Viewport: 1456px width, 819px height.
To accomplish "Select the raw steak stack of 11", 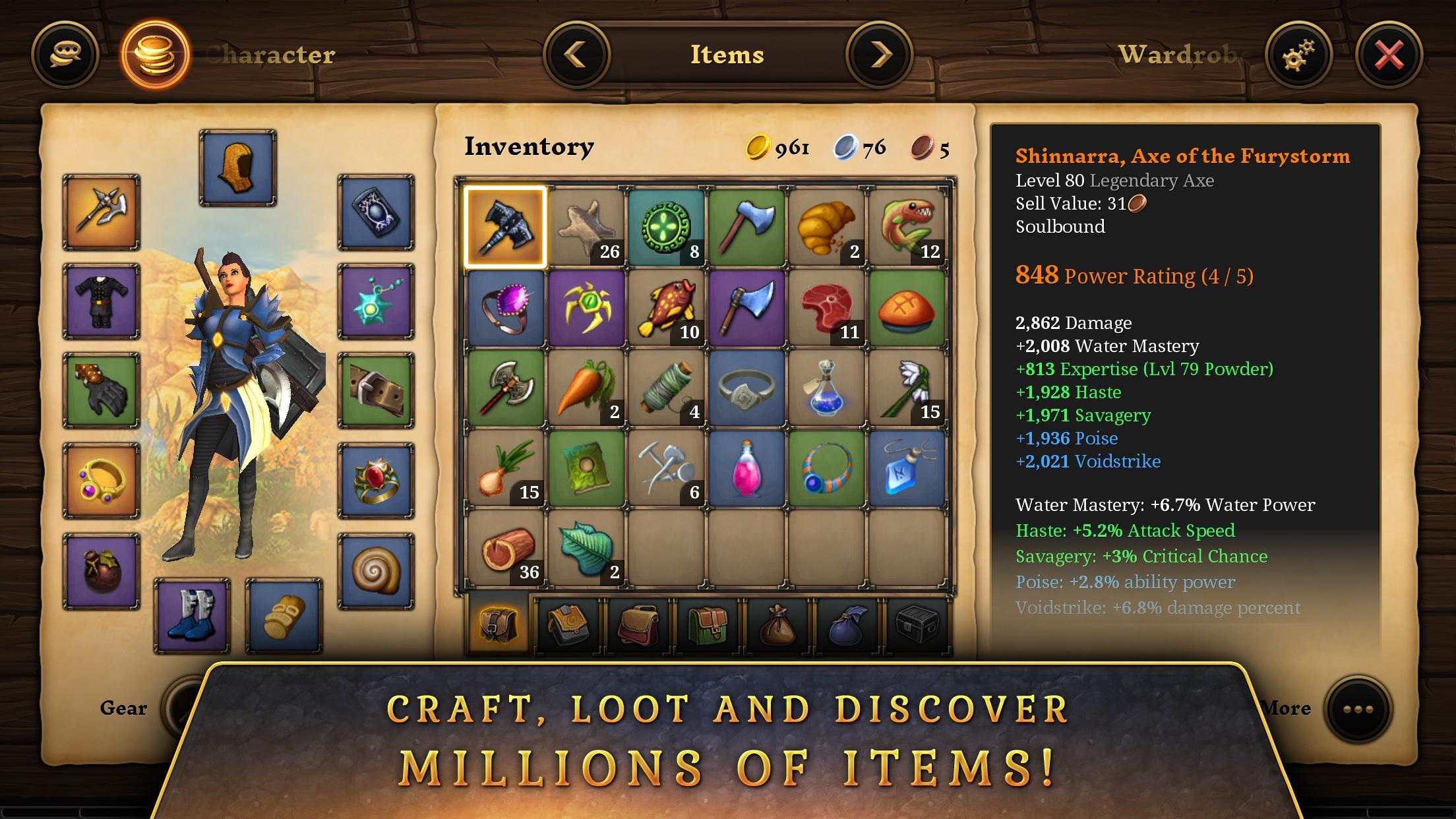I will click(827, 308).
